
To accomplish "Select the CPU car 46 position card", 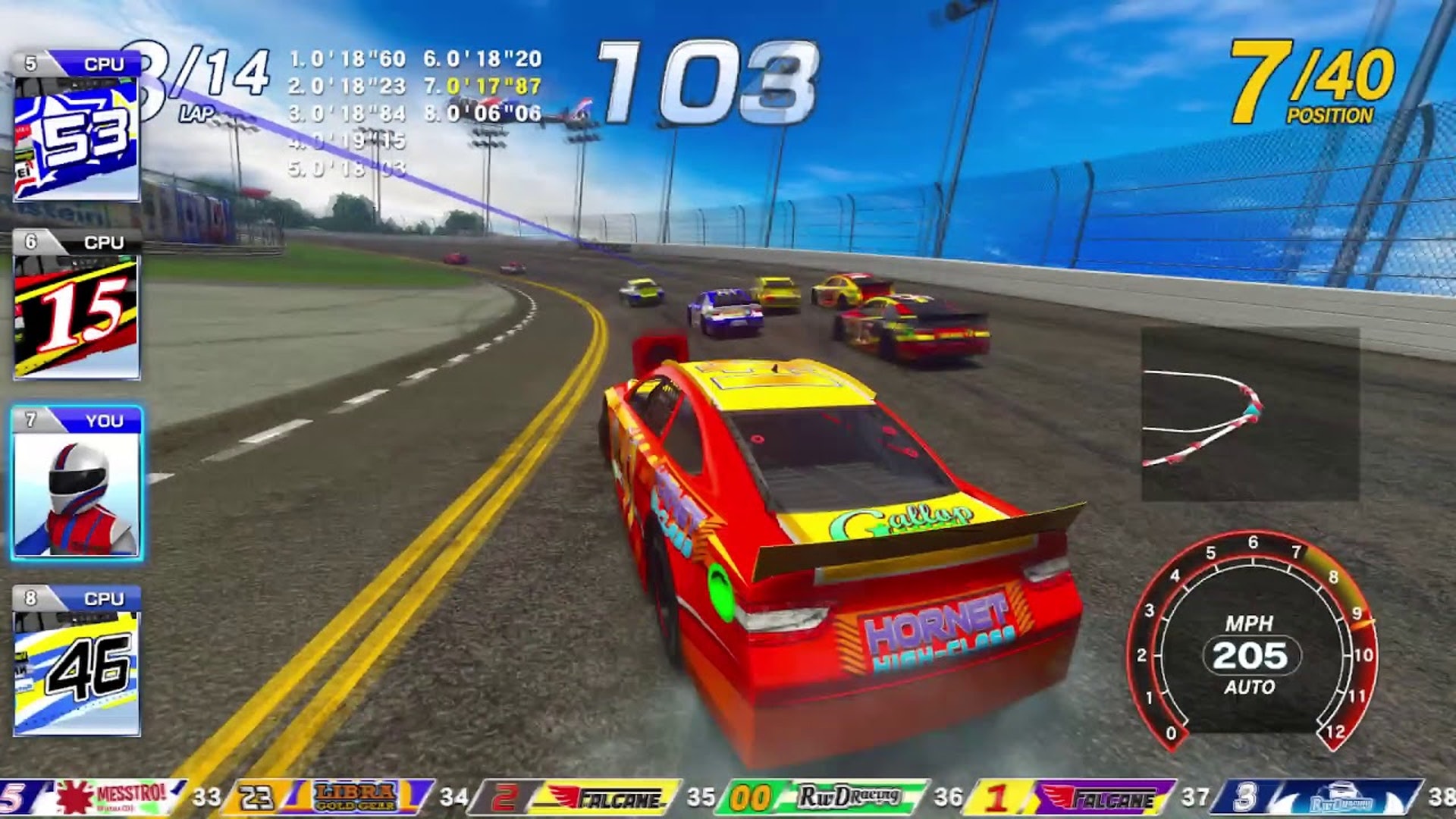I will (x=77, y=661).
